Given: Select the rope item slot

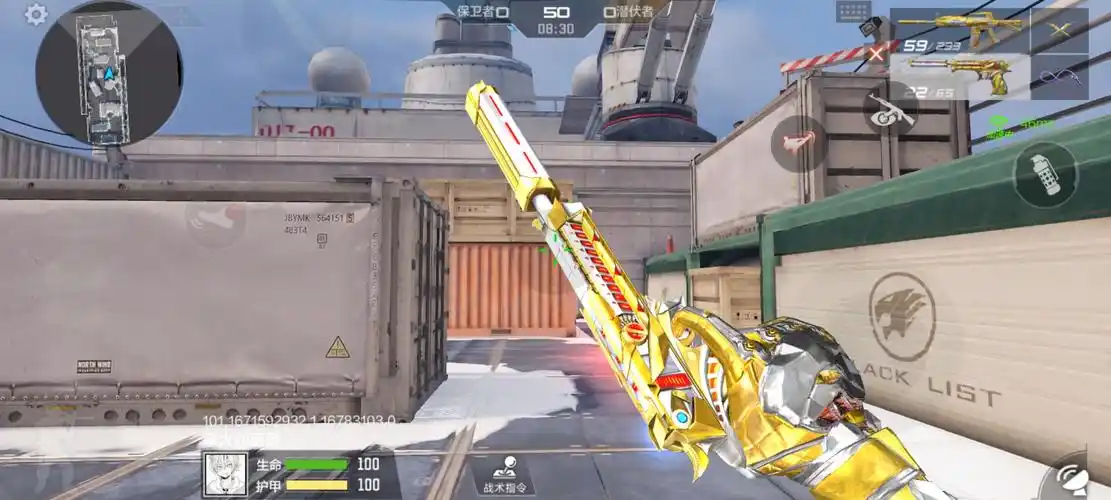Looking at the screenshot, I should [1059, 76].
